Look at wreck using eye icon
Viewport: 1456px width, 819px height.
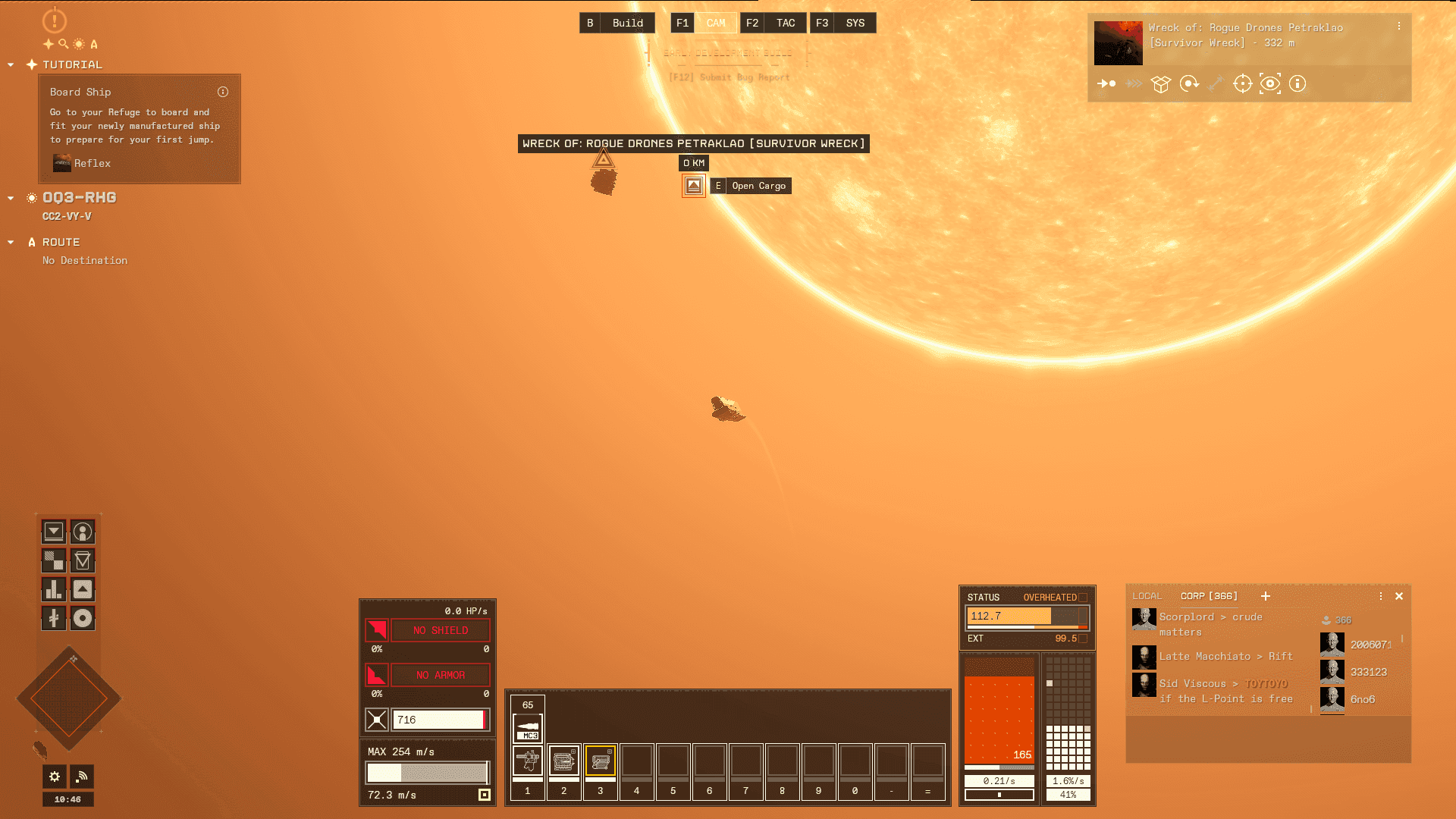(x=1270, y=83)
